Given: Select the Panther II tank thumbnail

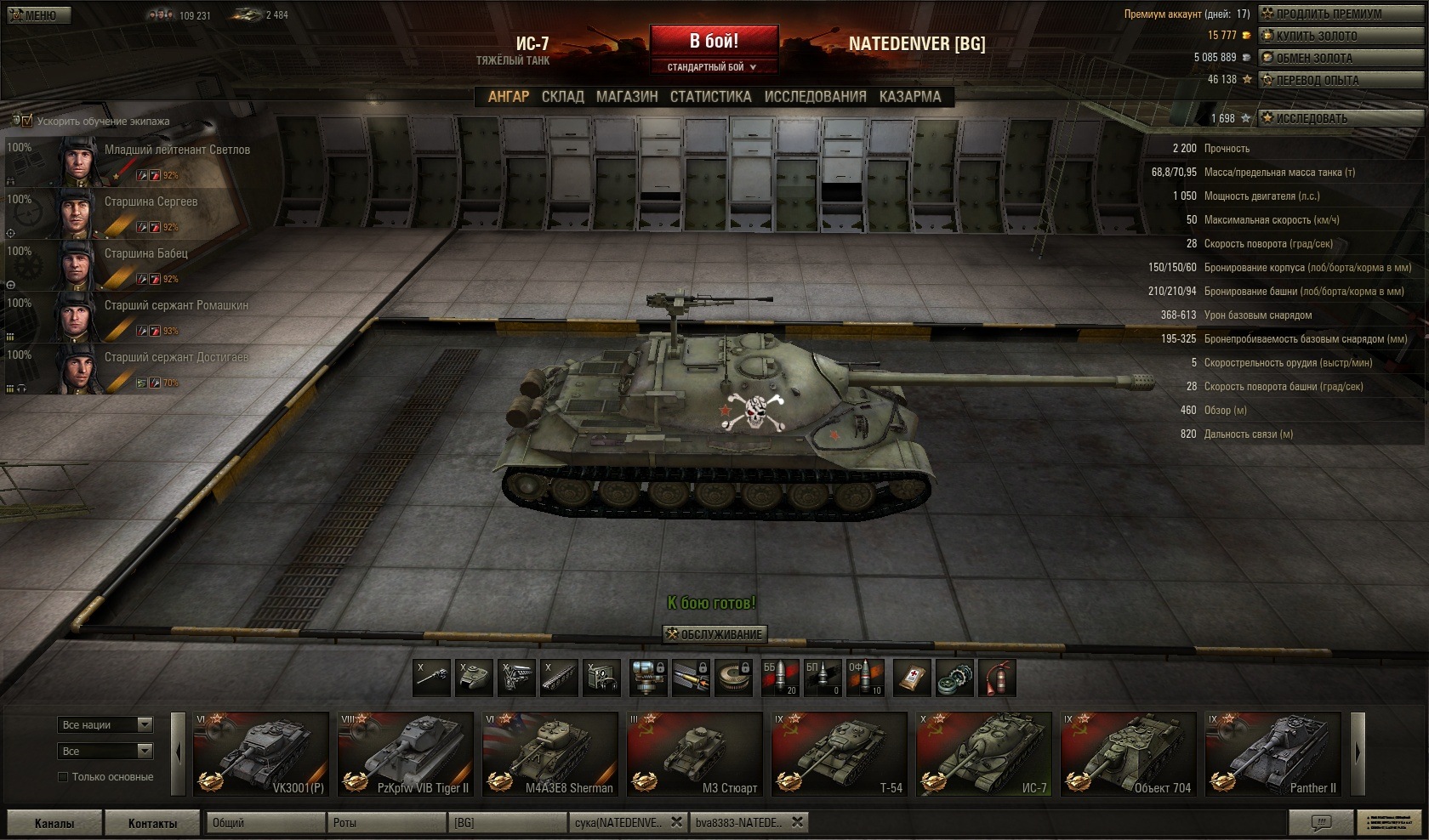Looking at the screenshot, I should click(x=1272, y=754).
